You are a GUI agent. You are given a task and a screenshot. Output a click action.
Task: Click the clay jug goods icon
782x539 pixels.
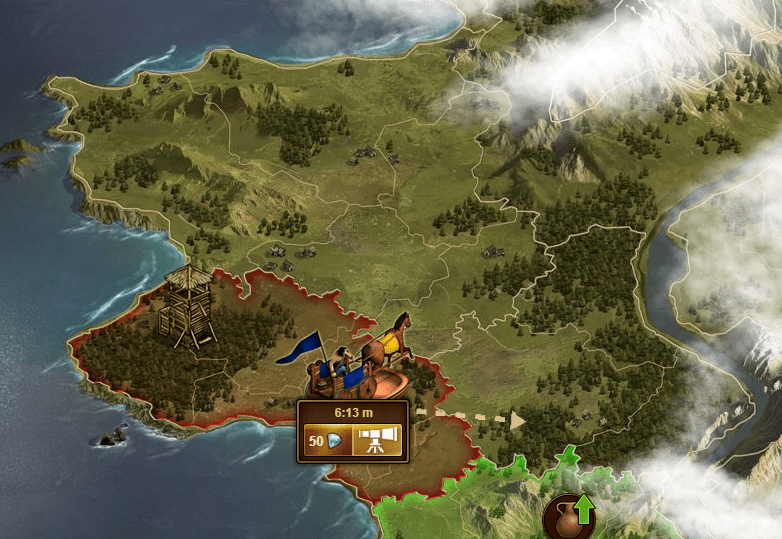[x=567, y=517]
